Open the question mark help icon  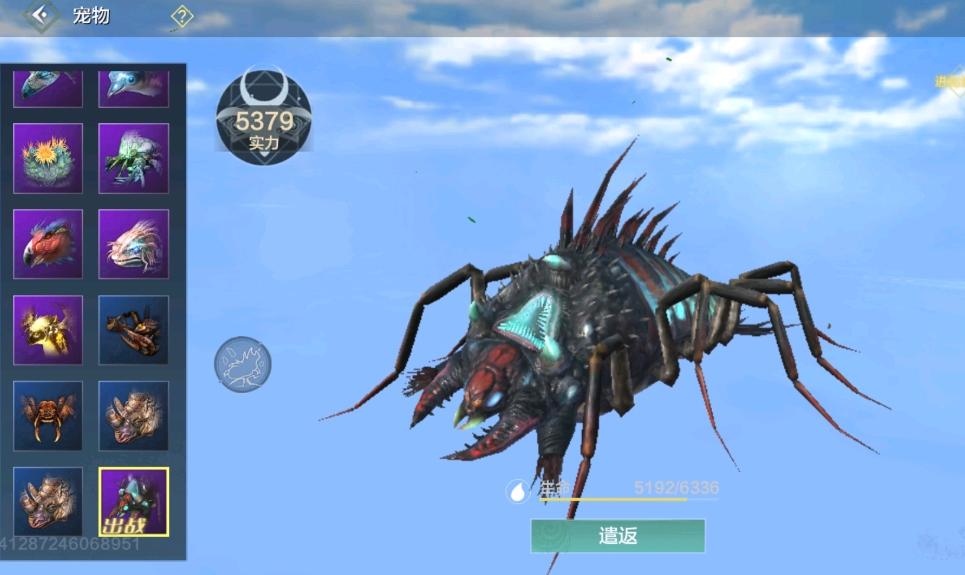point(182,16)
